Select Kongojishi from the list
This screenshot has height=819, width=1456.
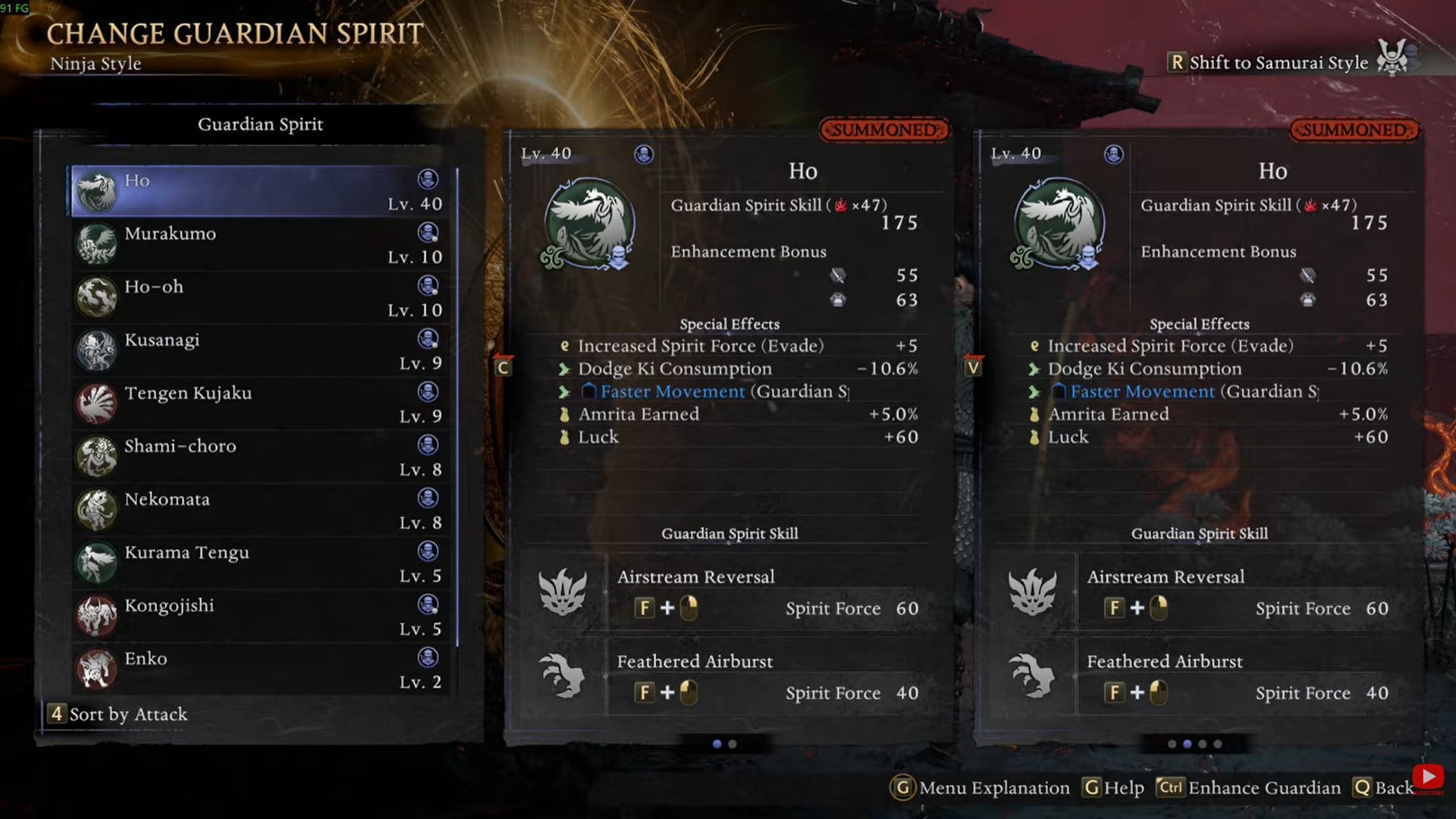[262, 616]
